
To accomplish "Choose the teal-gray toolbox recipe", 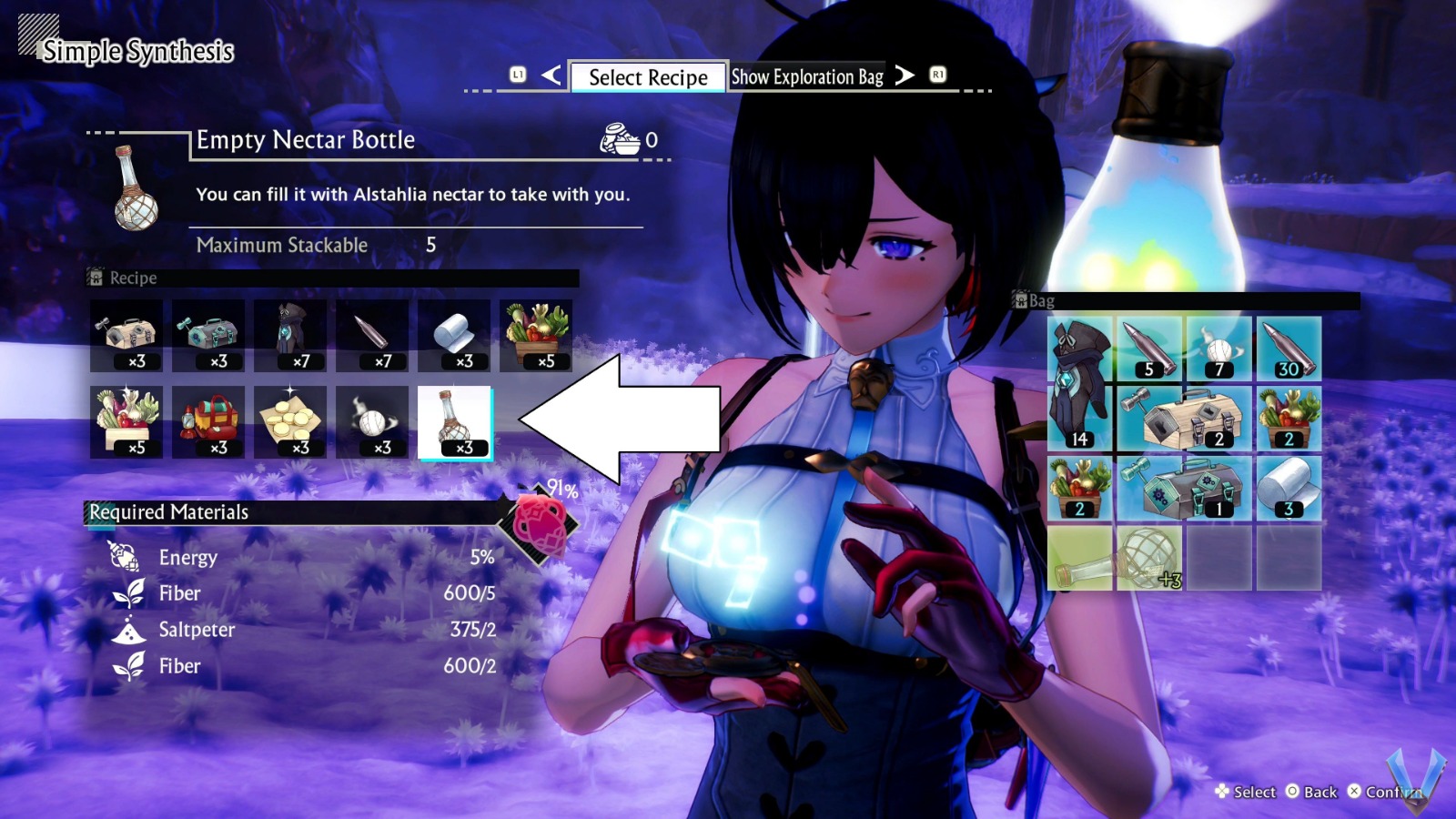I will [208, 336].
